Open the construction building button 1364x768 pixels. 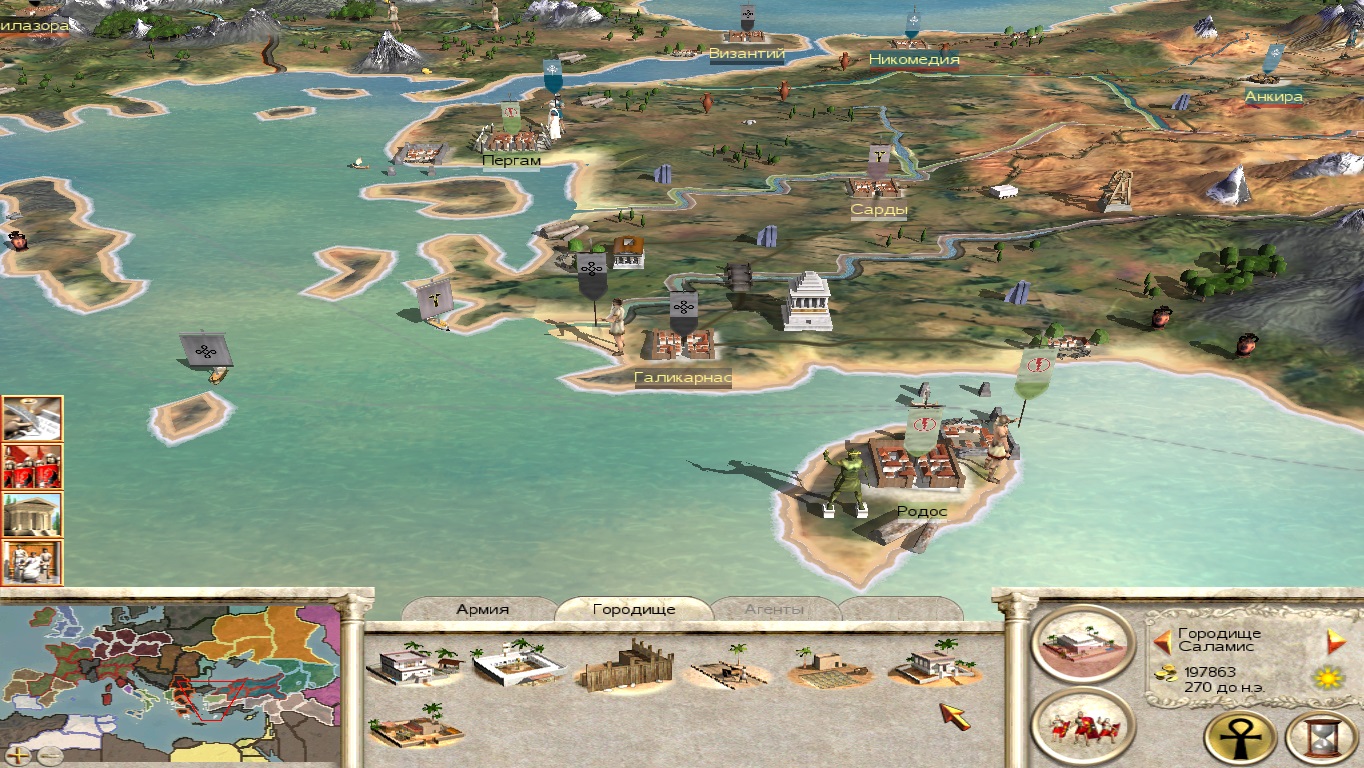coord(1082,642)
